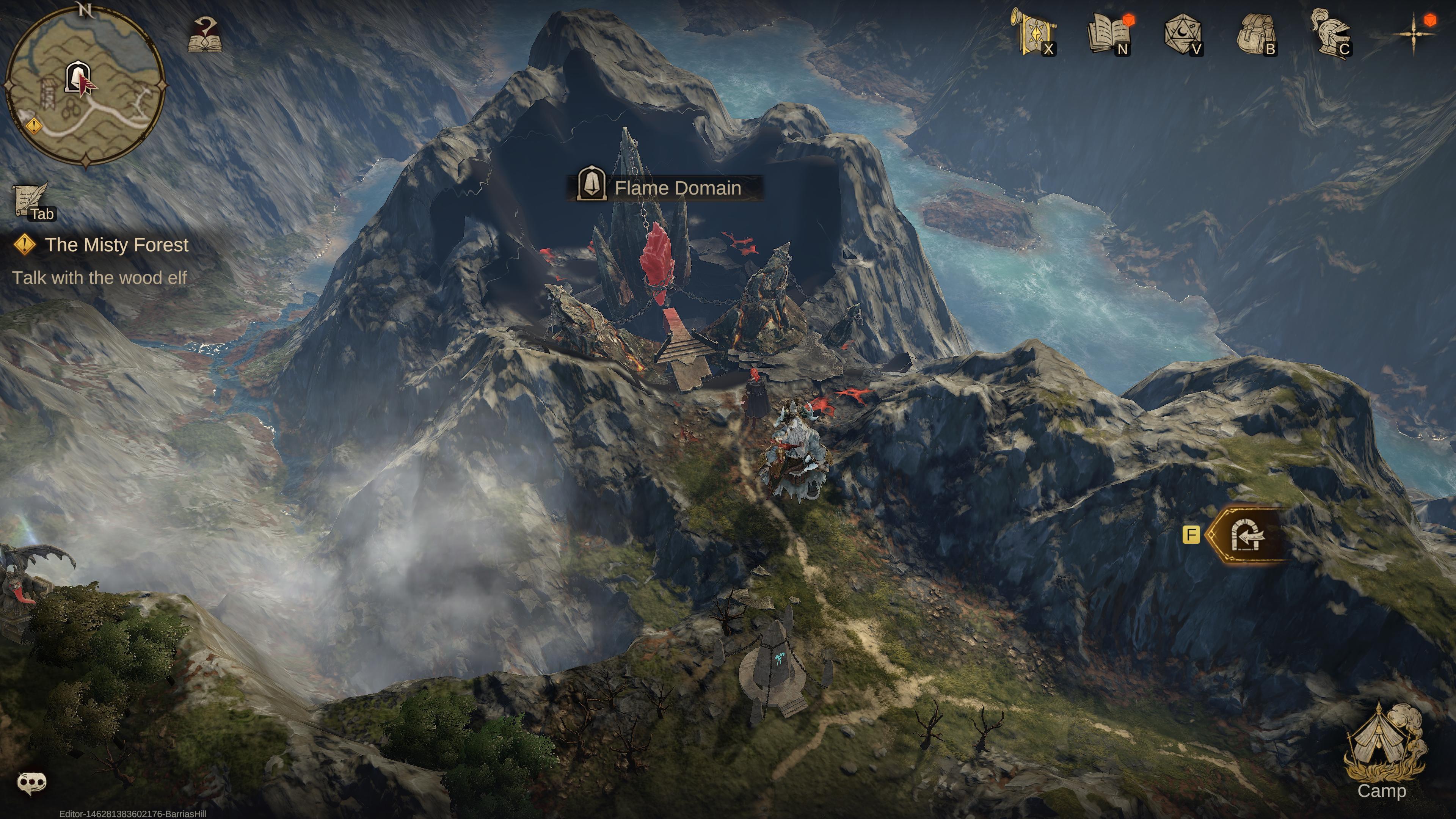The image size is (1456, 819).
Task: Open the world map scroll icon
Action: (1034, 32)
